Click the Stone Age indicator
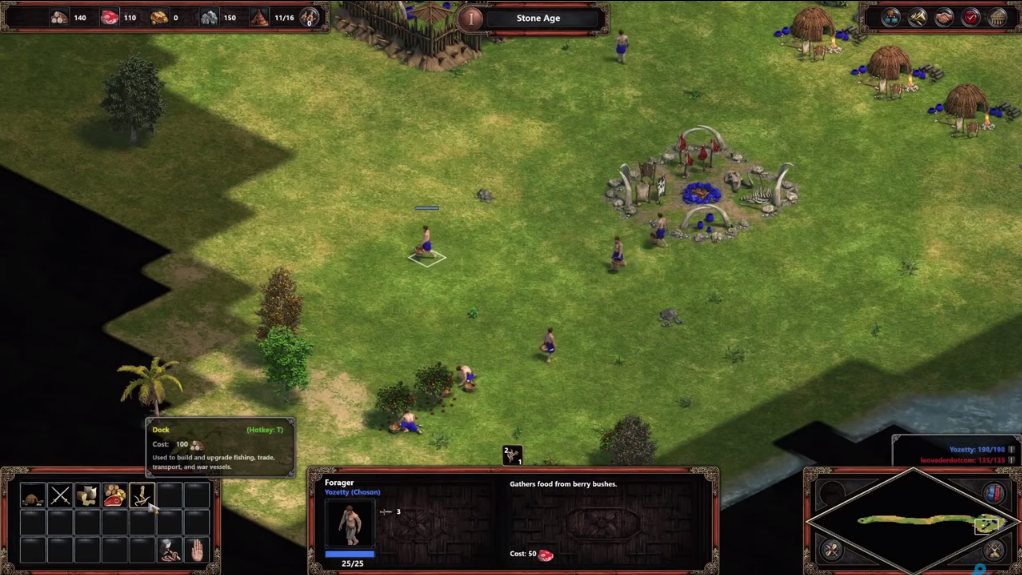1022x575 pixels. [x=538, y=18]
